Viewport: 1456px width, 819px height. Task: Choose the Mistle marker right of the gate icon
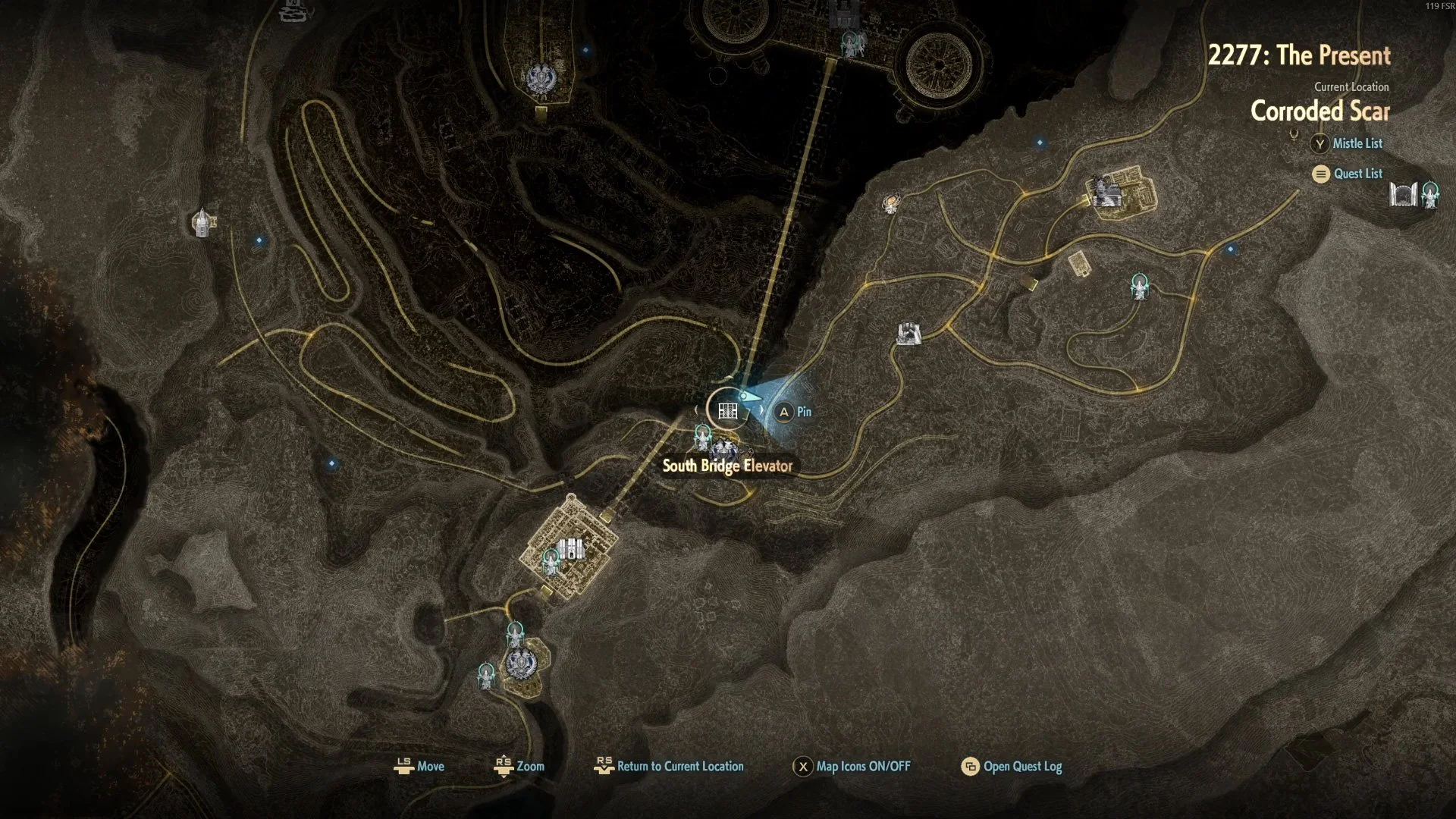coord(1430,194)
